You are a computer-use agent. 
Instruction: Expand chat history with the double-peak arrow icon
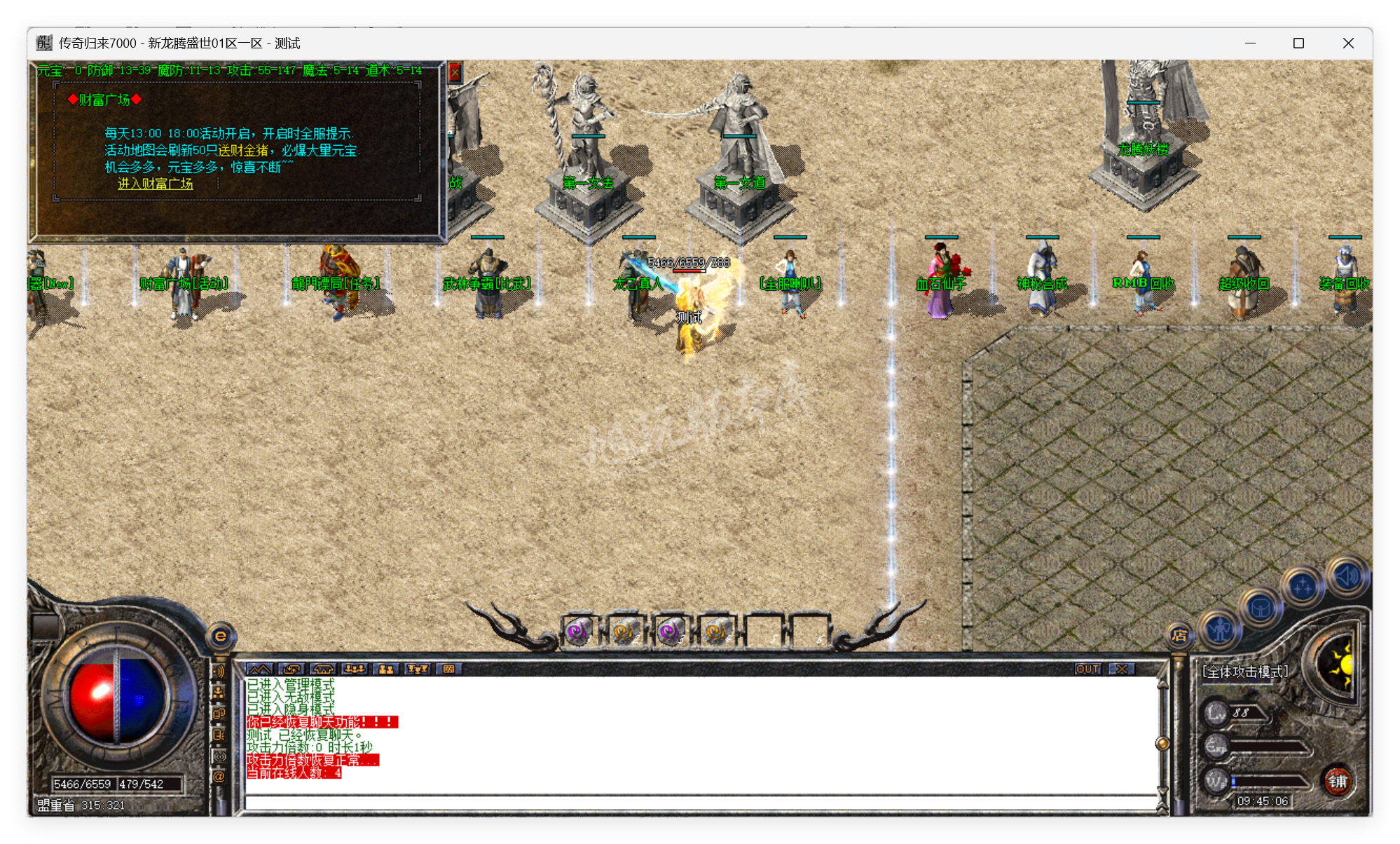point(259,669)
